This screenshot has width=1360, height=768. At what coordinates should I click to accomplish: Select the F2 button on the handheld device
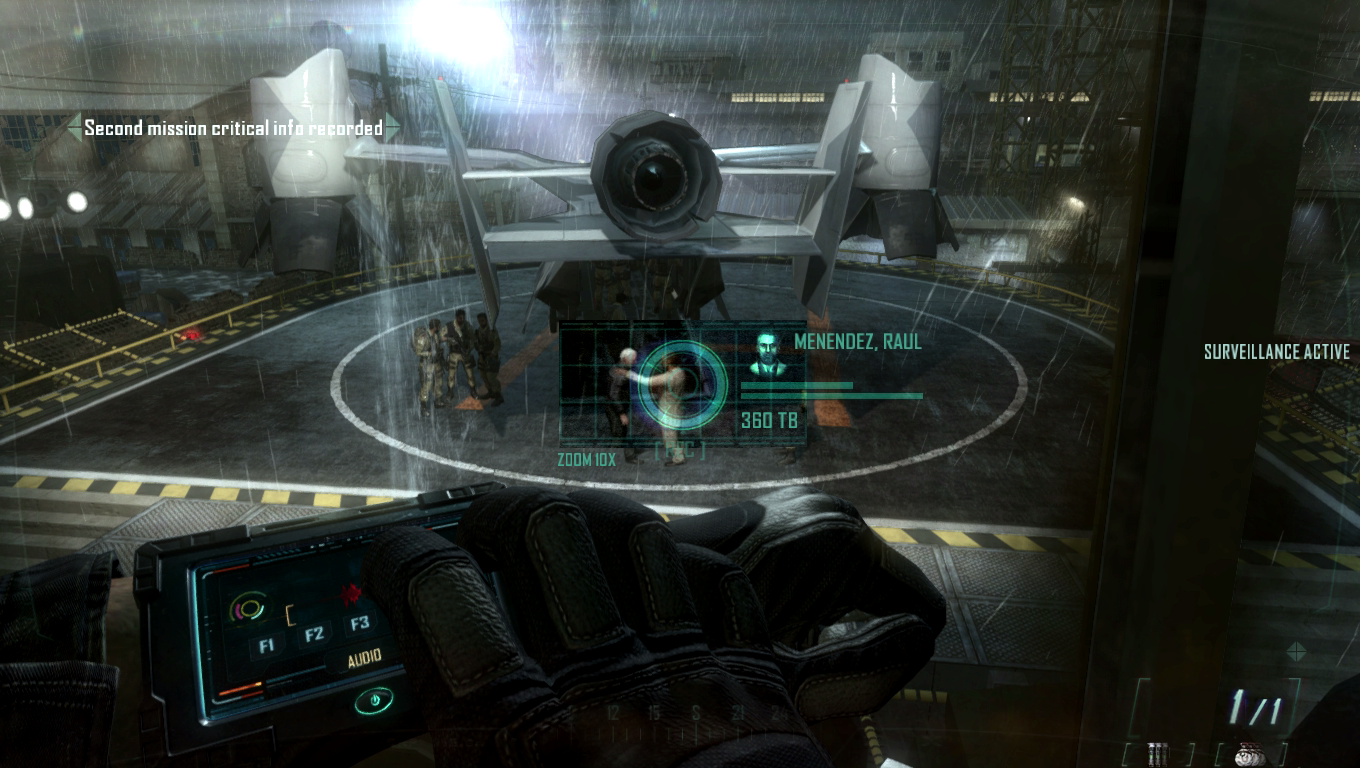point(314,634)
